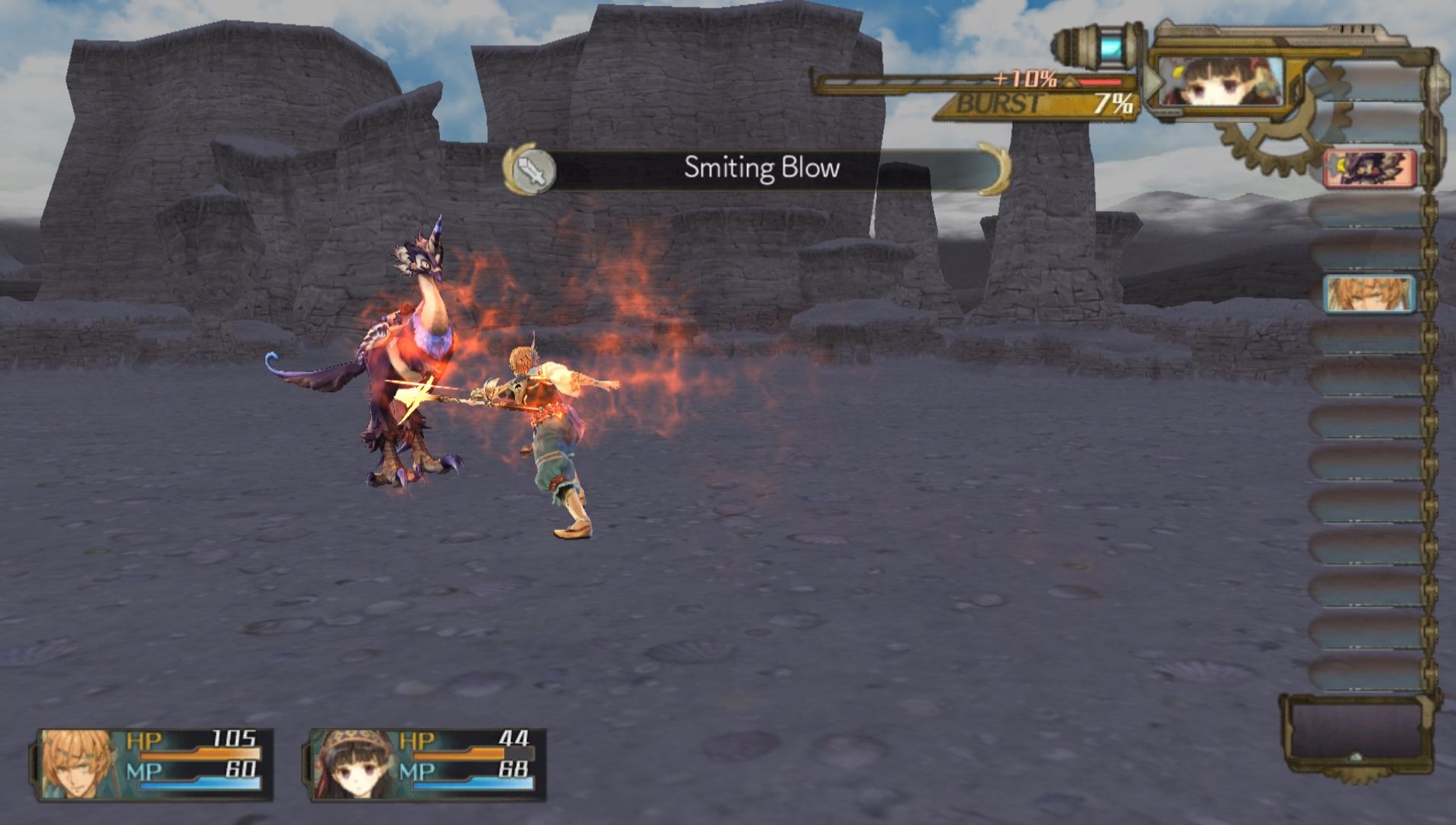Click the active turn portrait at top
This screenshot has width=1456, height=825.
click(1220, 82)
